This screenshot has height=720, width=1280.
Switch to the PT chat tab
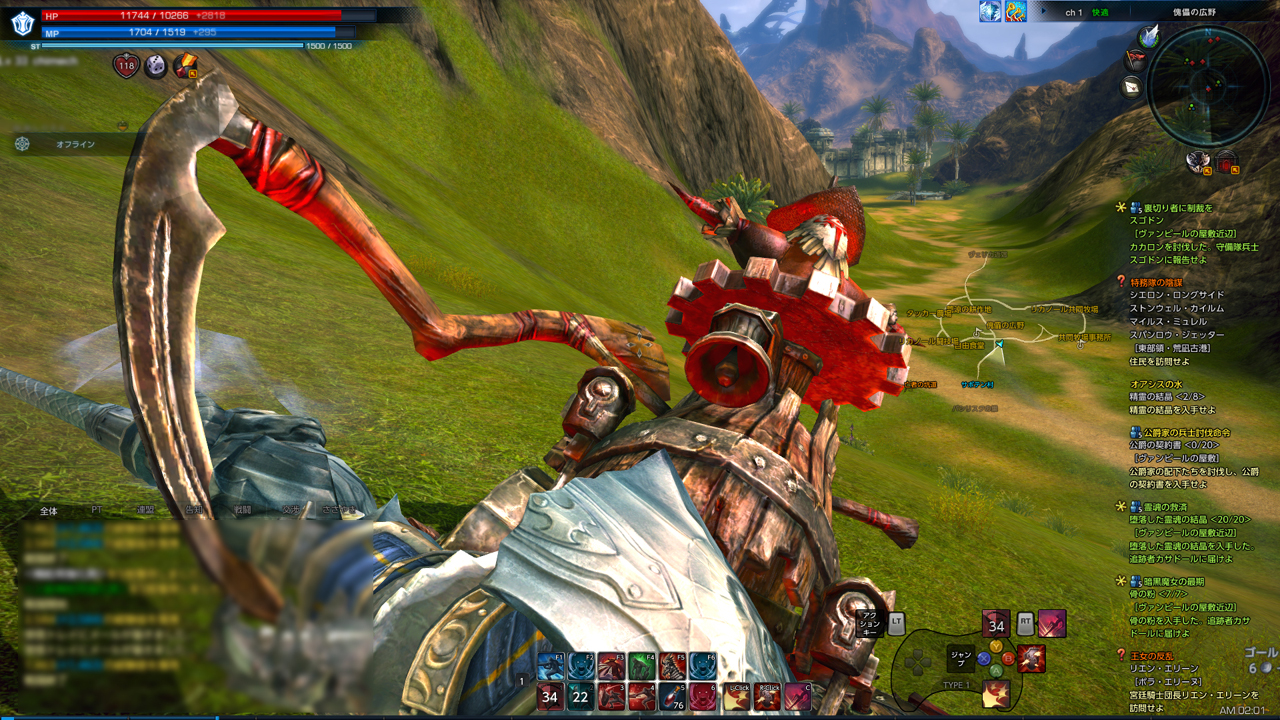point(96,510)
